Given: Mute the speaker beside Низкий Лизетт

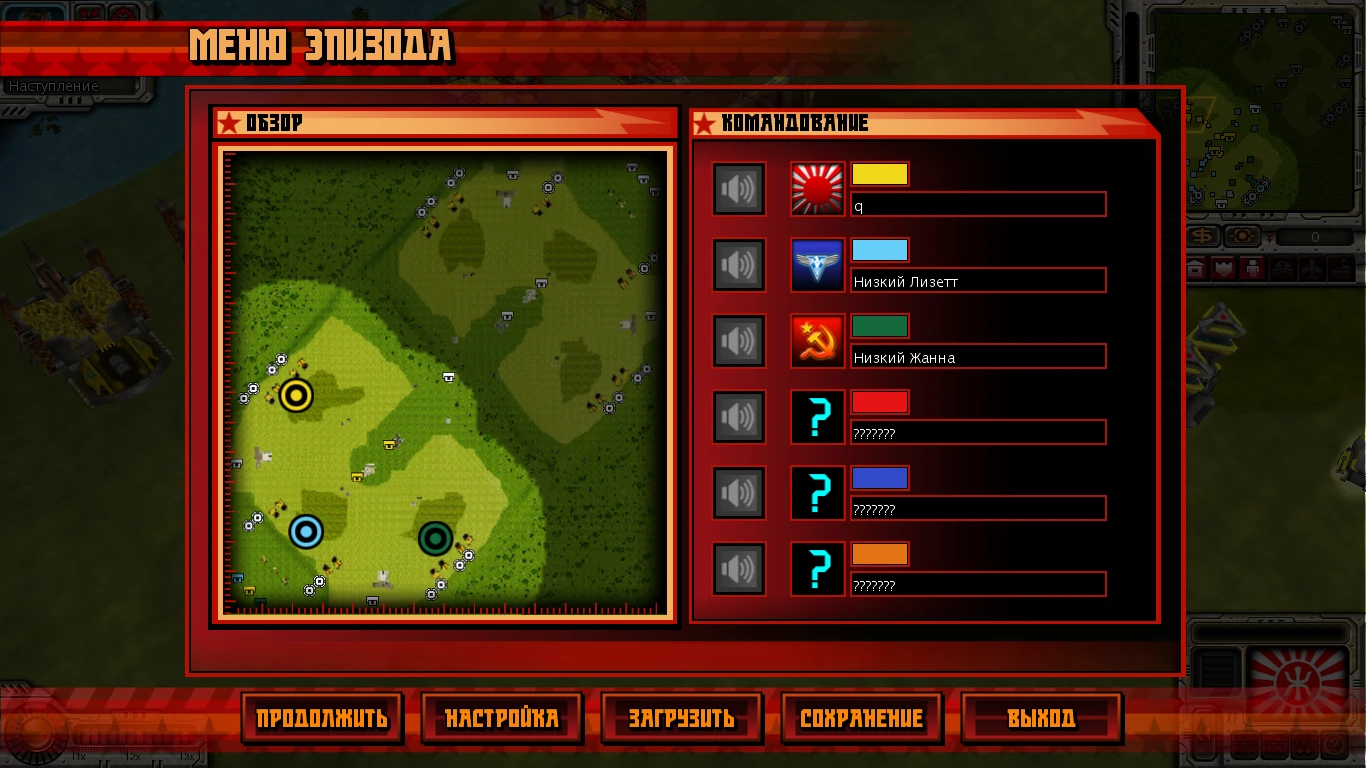Looking at the screenshot, I should pyautogui.click(x=739, y=265).
